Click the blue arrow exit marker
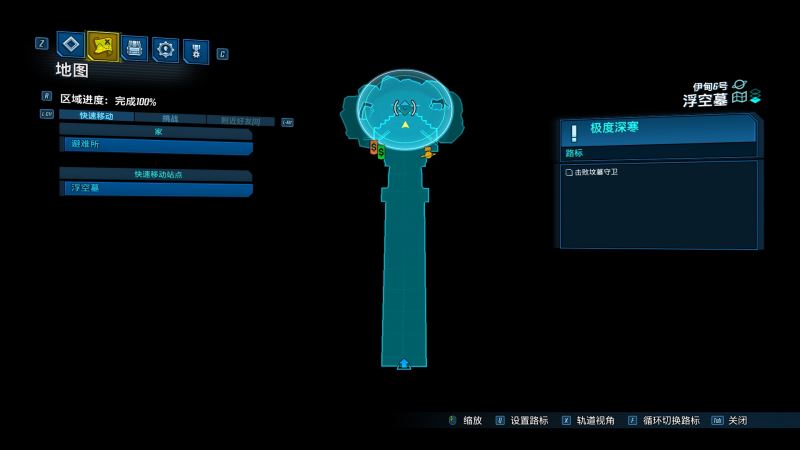 coord(404,363)
